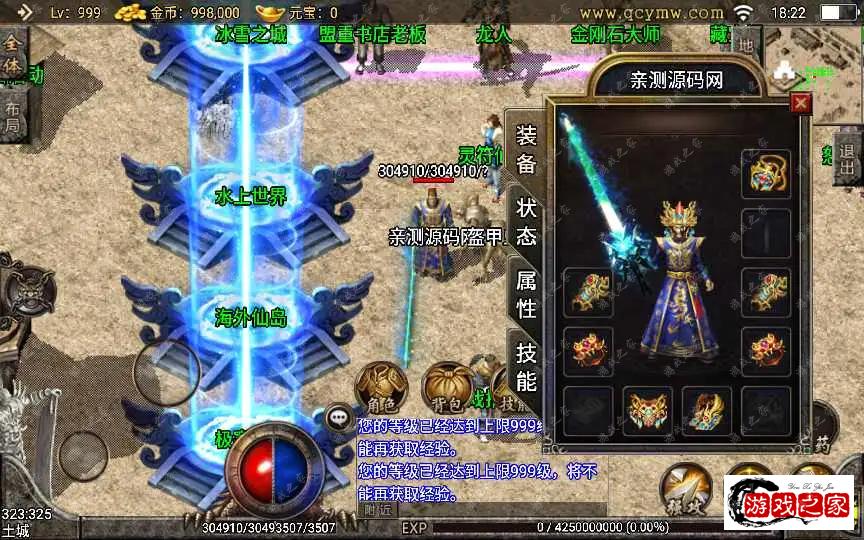Click the 附近 nearby chat channel tab
This screenshot has height=540, width=864.
(x=377, y=510)
